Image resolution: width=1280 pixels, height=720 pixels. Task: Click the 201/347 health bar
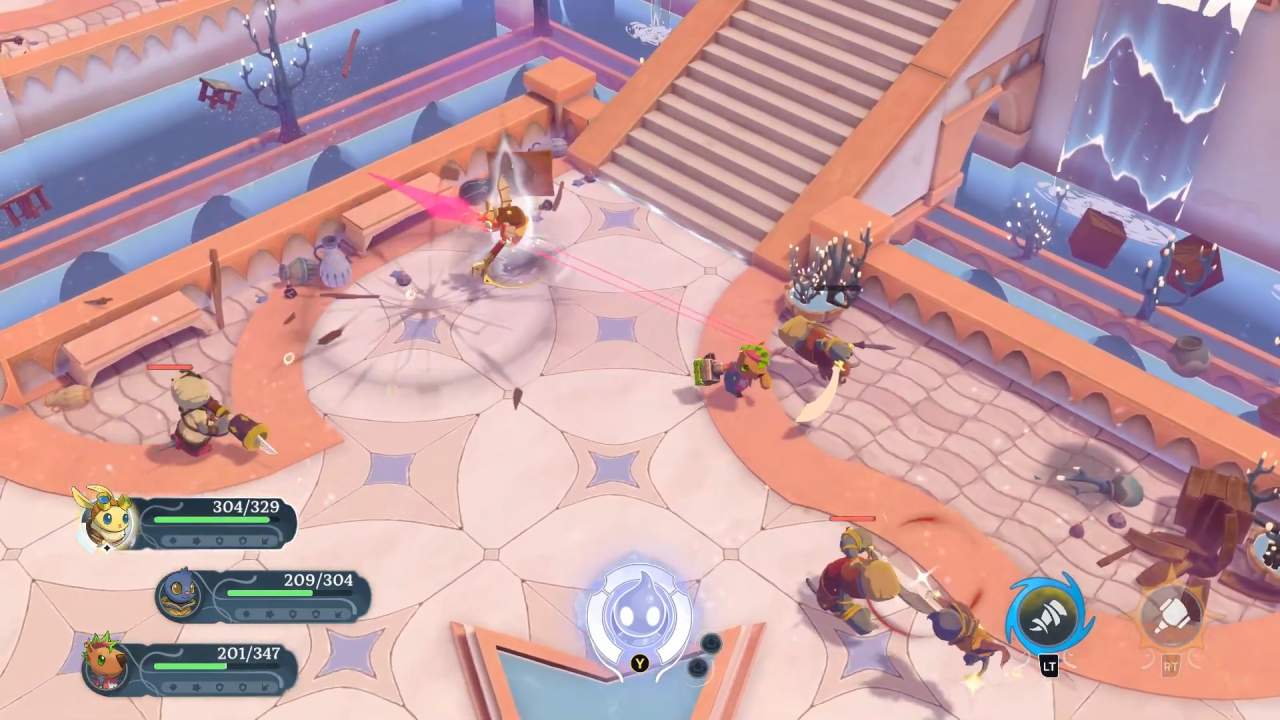point(190,665)
